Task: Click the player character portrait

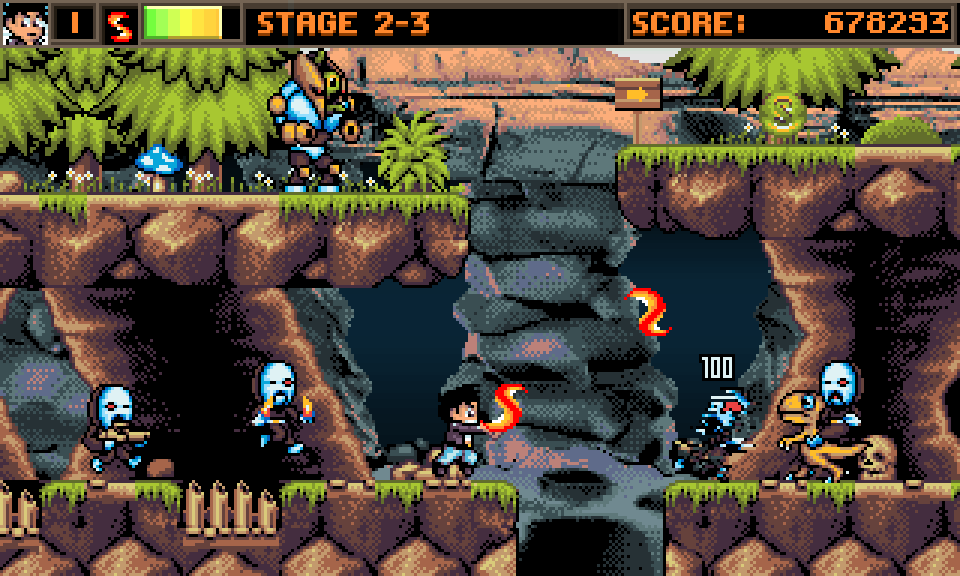Action: 24,23
